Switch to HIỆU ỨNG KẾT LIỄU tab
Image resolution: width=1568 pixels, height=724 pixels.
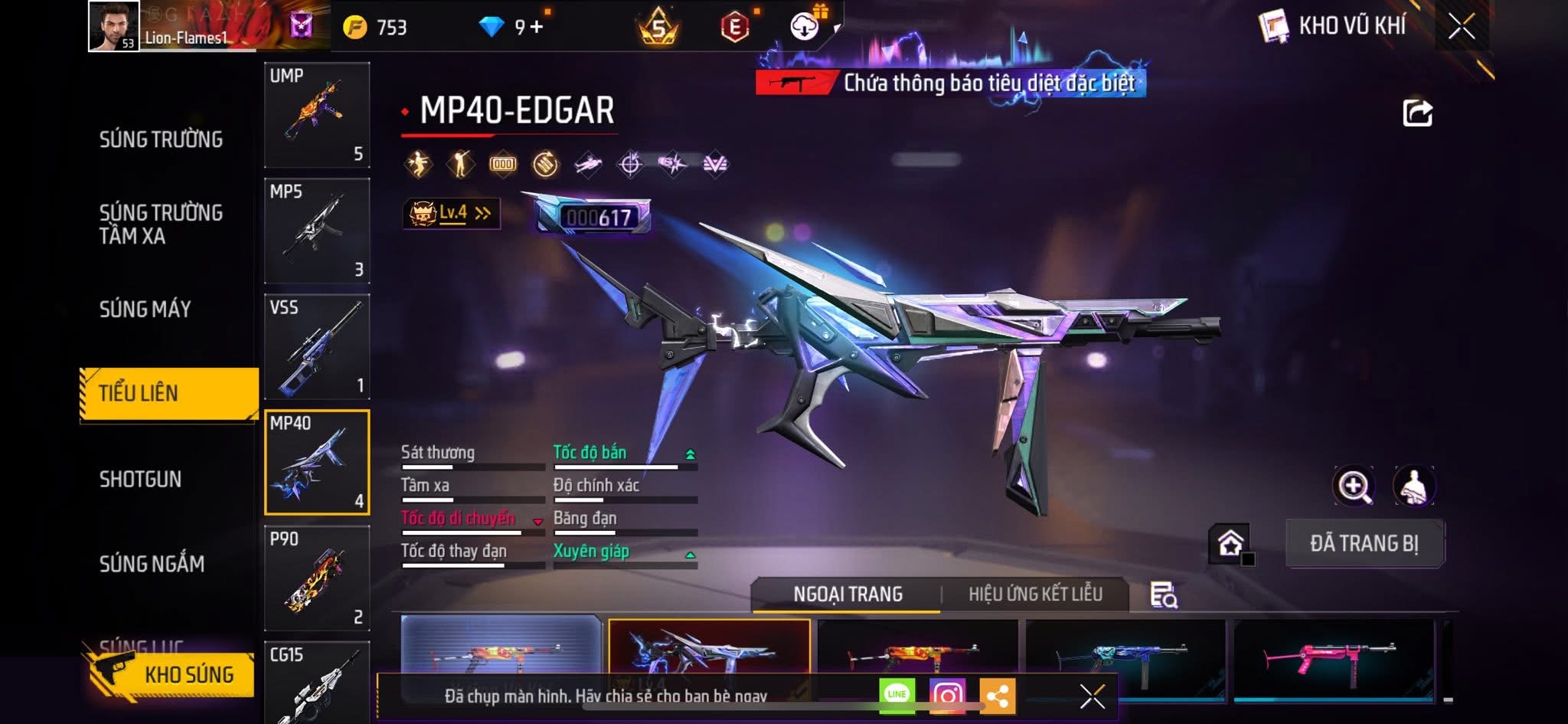tap(1035, 594)
